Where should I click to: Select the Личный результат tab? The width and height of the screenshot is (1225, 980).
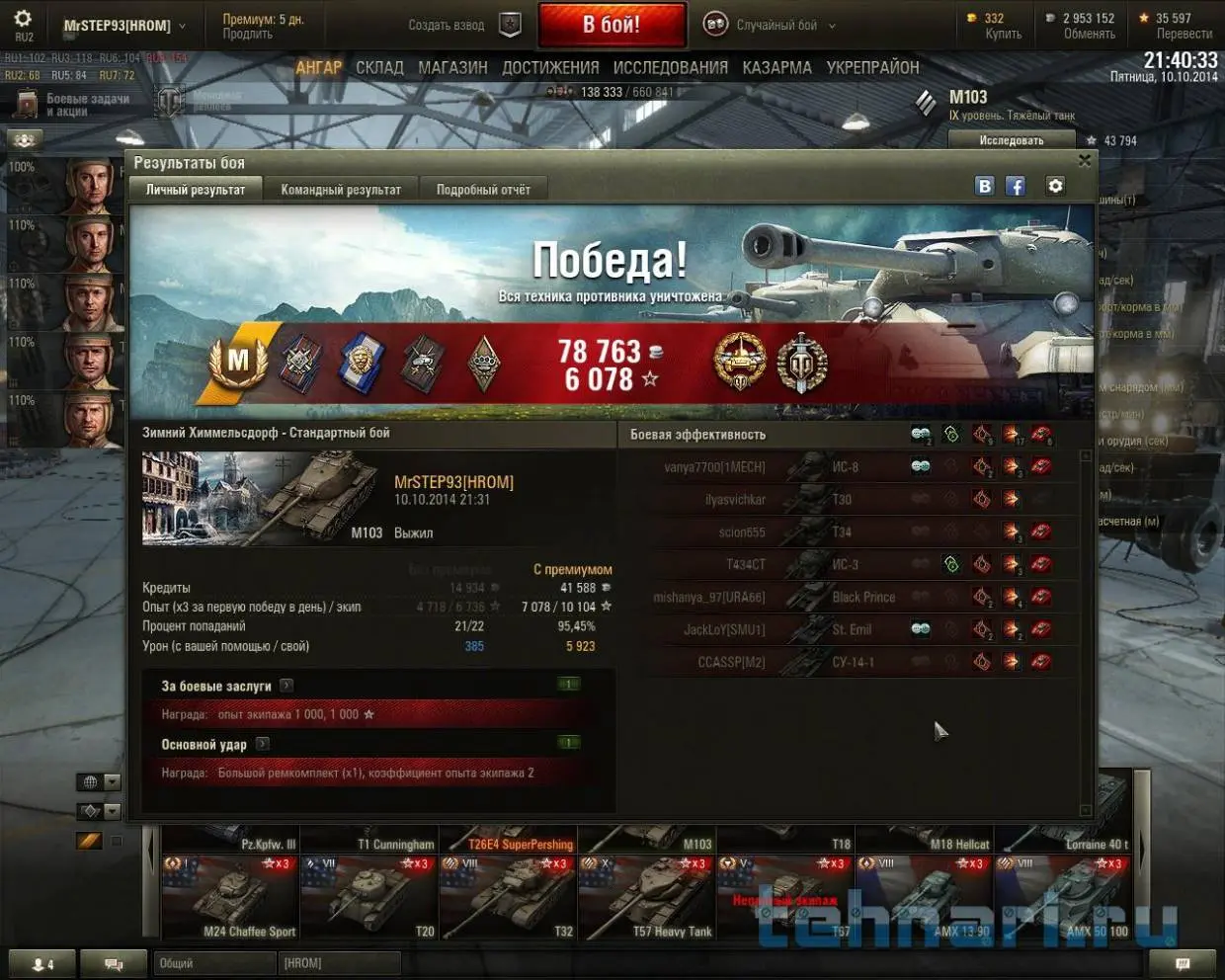[196, 190]
